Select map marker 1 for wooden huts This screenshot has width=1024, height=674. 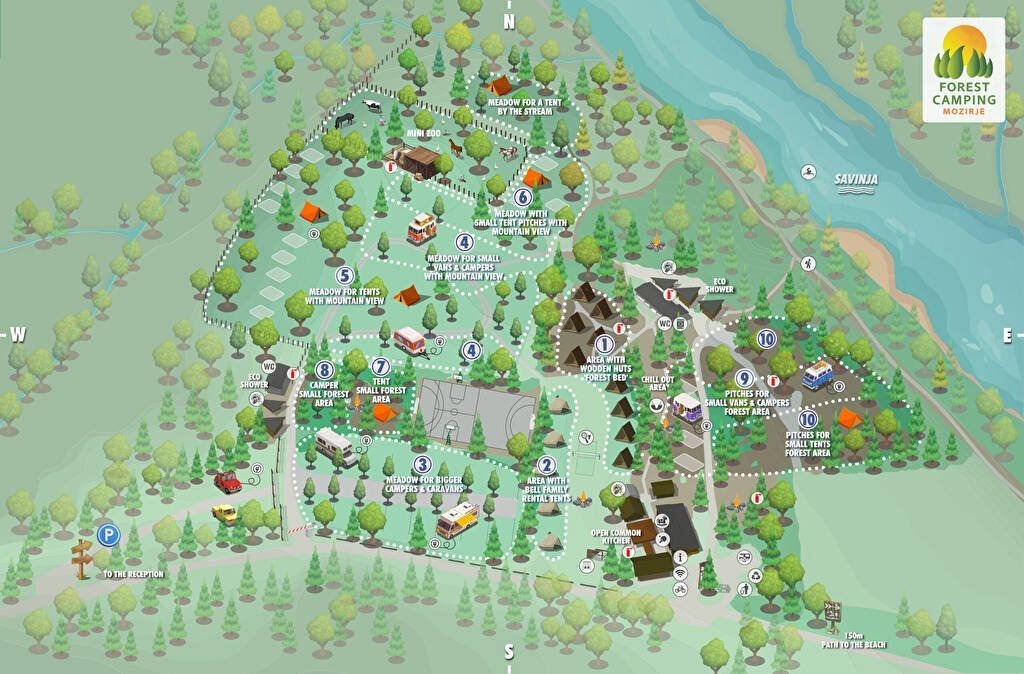[x=604, y=345]
